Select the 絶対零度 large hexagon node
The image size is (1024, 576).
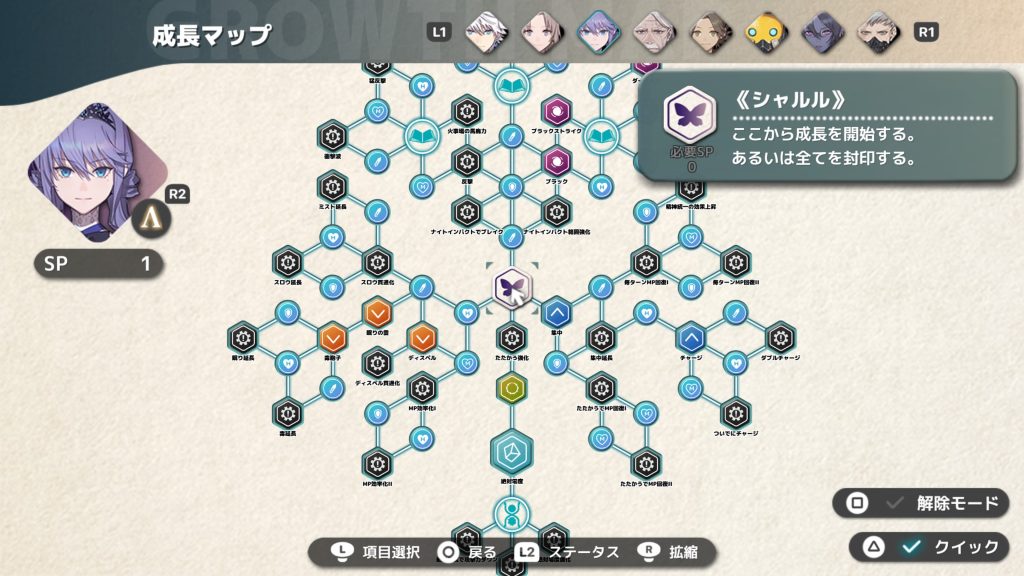pos(511,450)
